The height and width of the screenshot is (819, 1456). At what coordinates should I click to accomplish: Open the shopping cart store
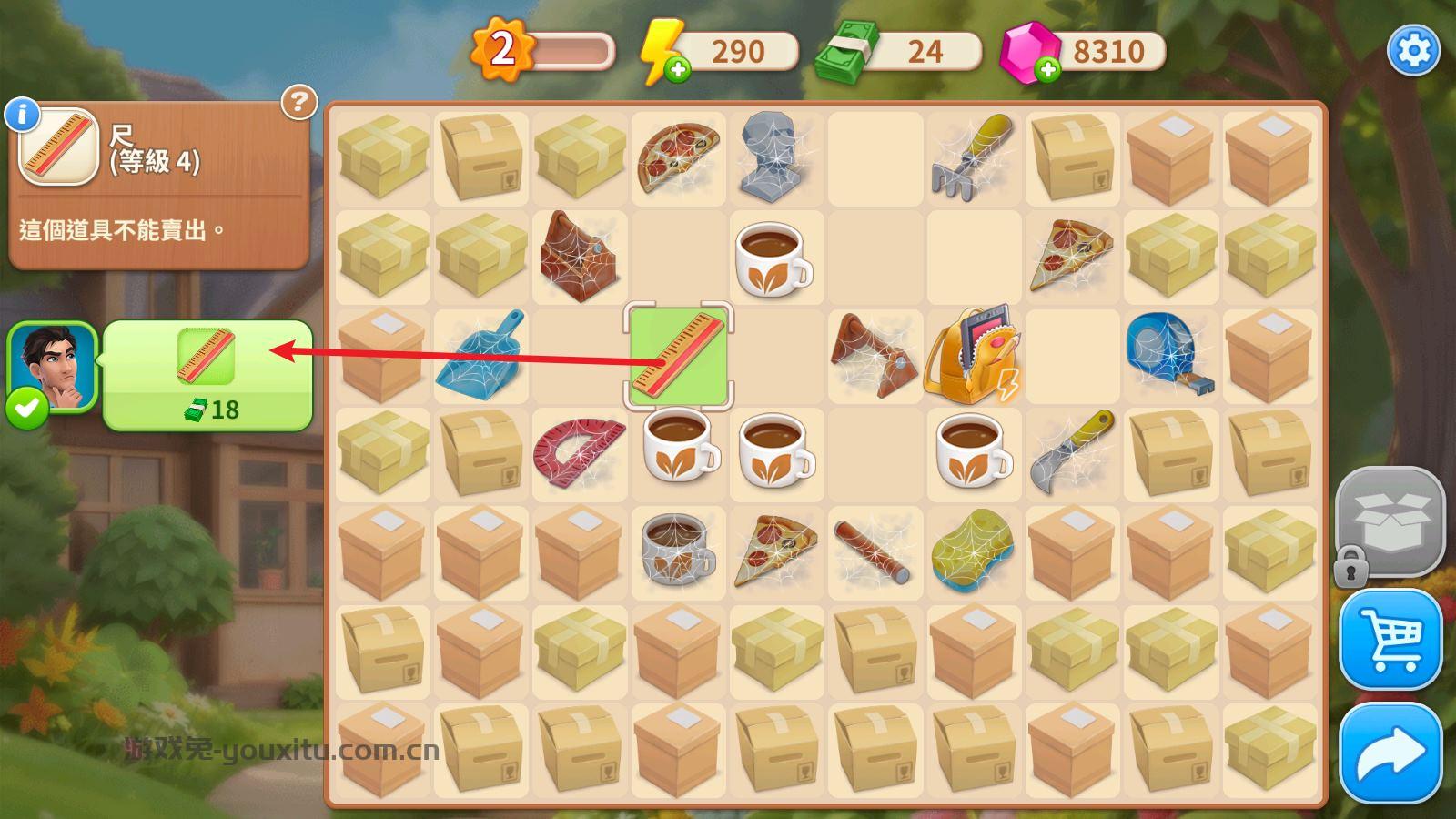pos(1390,640)
